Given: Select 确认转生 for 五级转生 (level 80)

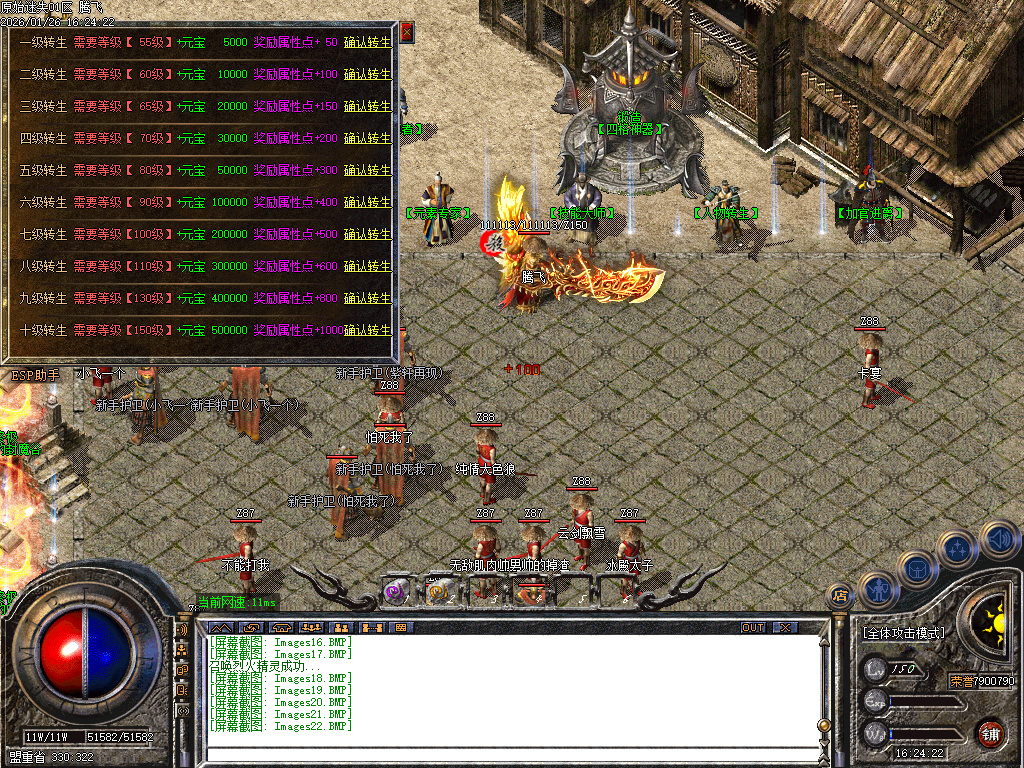Looking at the screenshot, I should (x=367, y=170).
